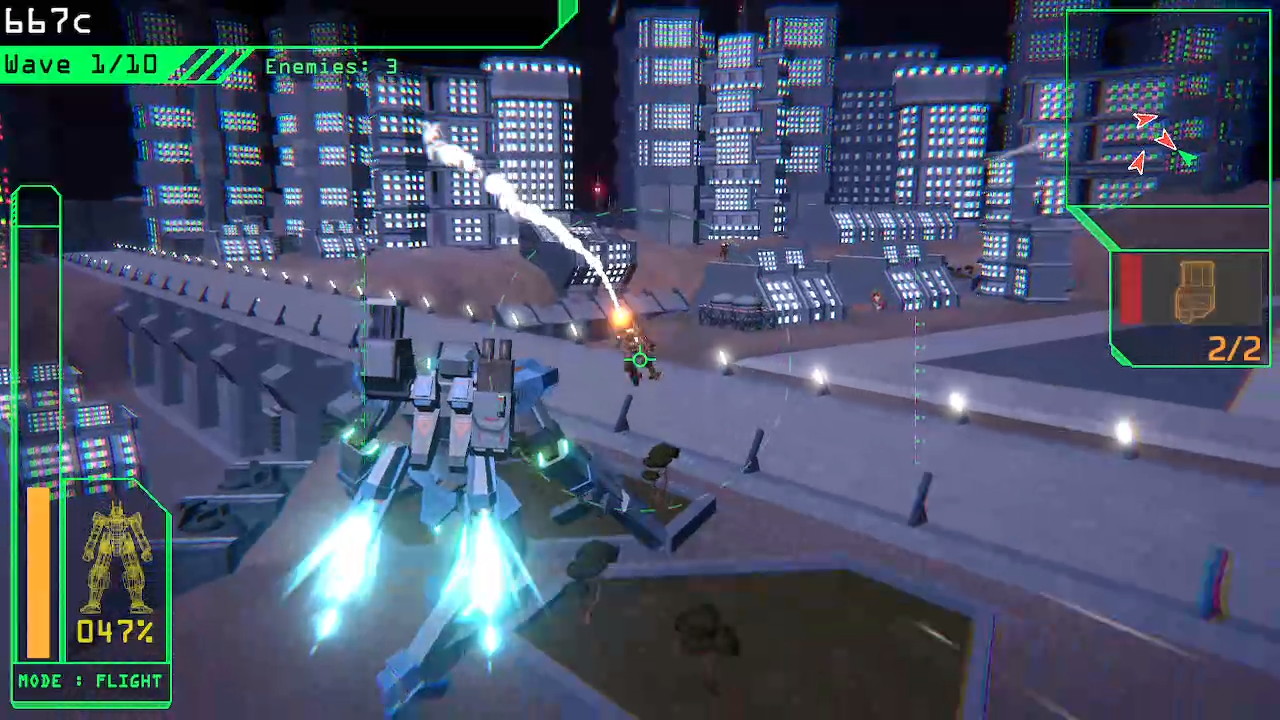This screenshot has width=1280, height=720.
Task: Click the 667c score text
Action: pos(48,22)
